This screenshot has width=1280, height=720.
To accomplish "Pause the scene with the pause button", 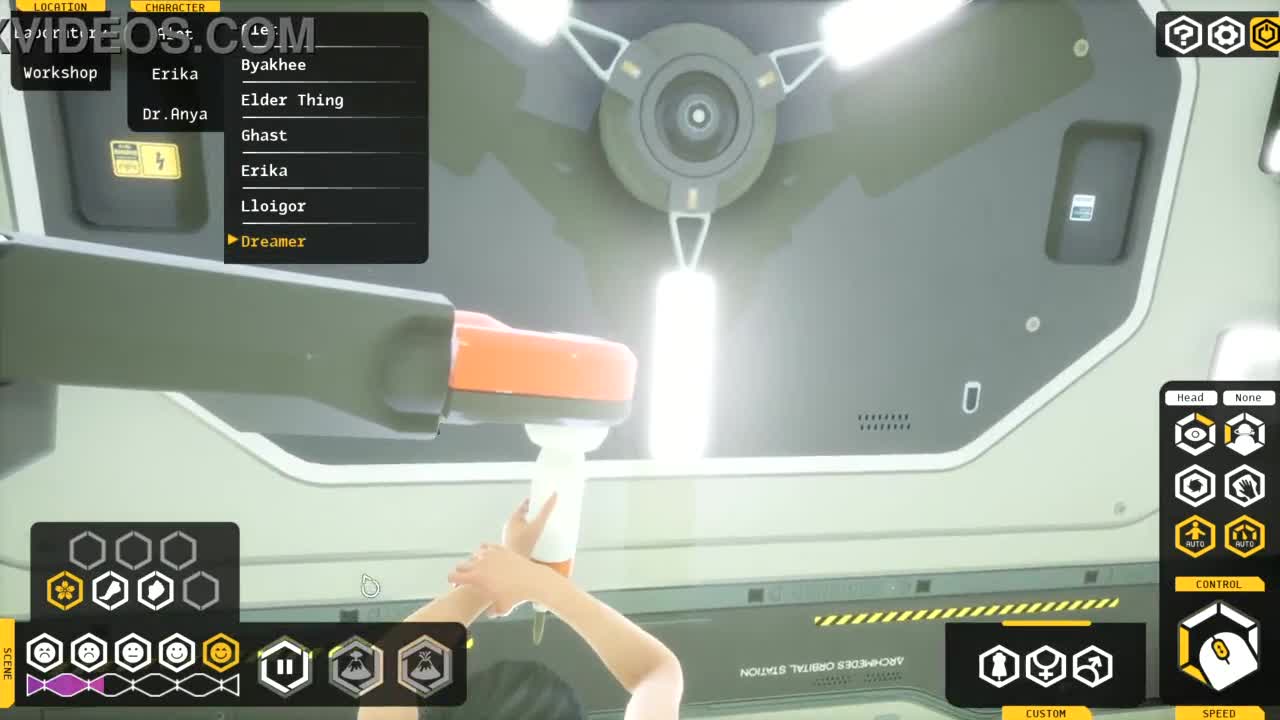I will tap(285, 665).
